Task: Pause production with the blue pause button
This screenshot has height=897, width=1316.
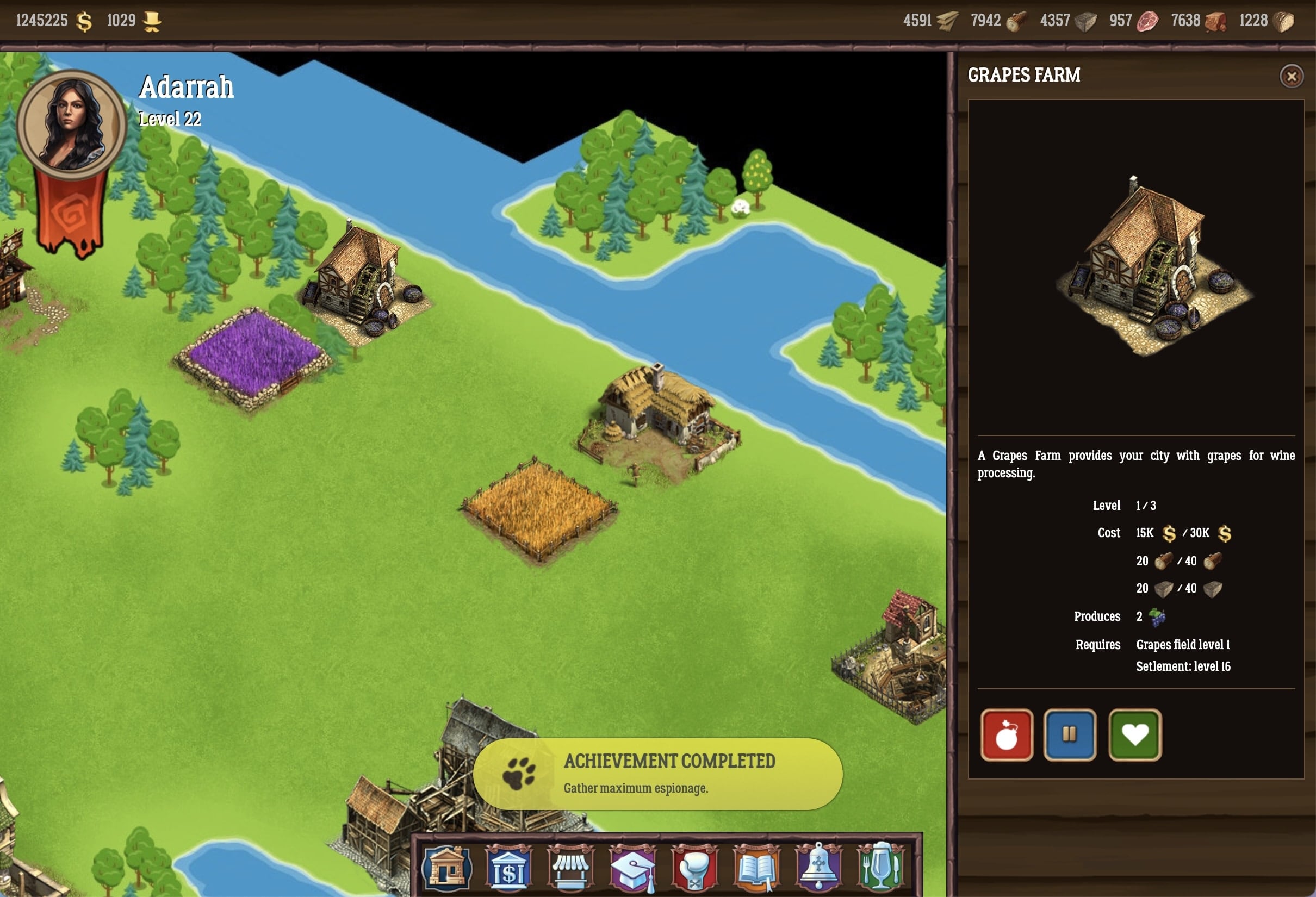Action: pos(1069,734)
